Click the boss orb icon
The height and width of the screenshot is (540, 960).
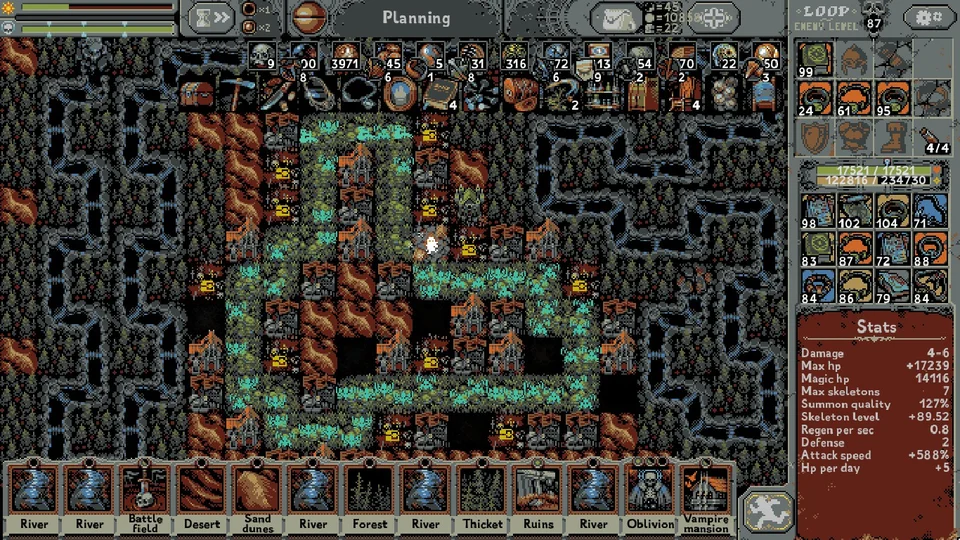coord(309,18)
